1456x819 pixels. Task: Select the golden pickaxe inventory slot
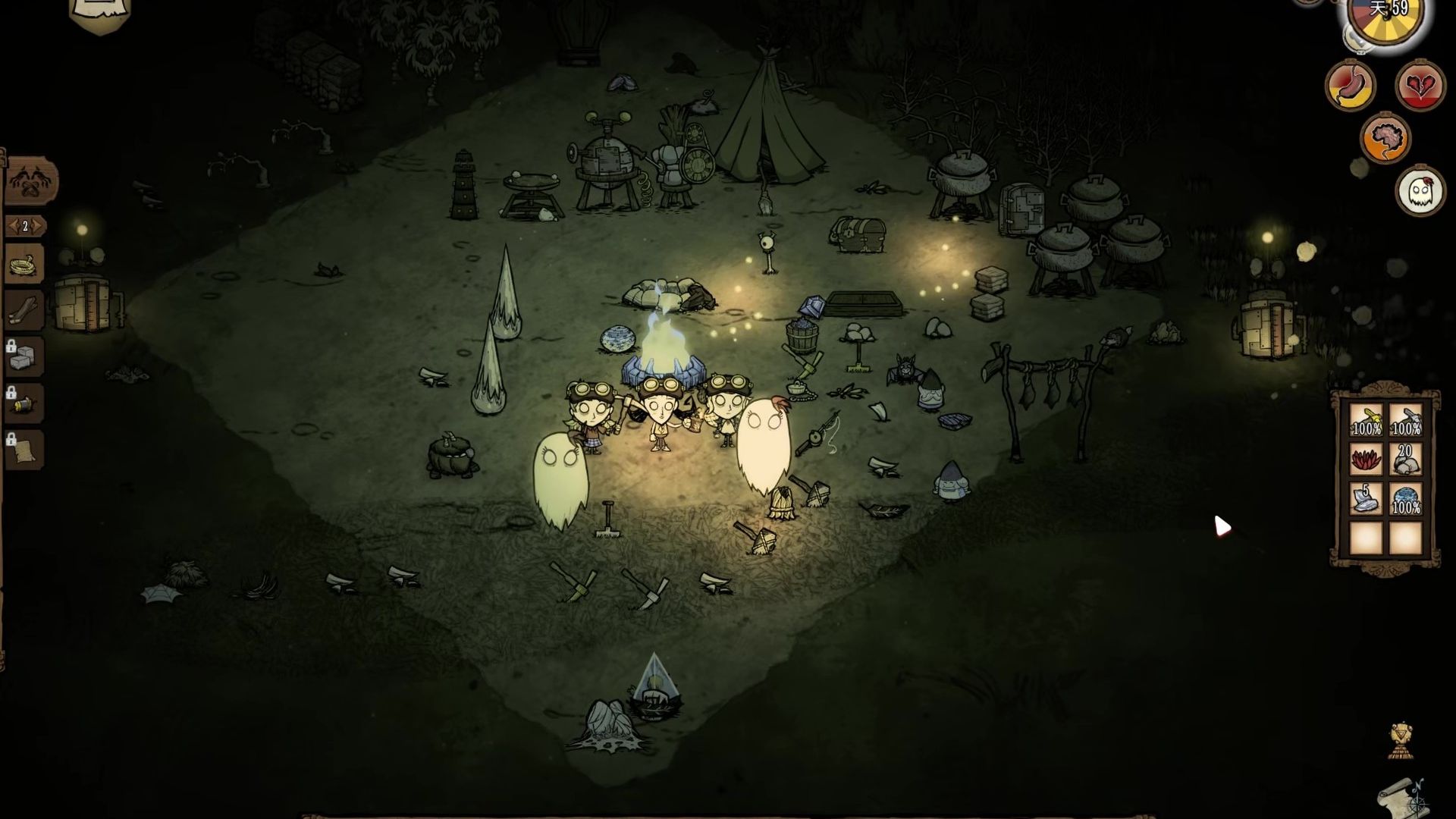coord(1367,421)
